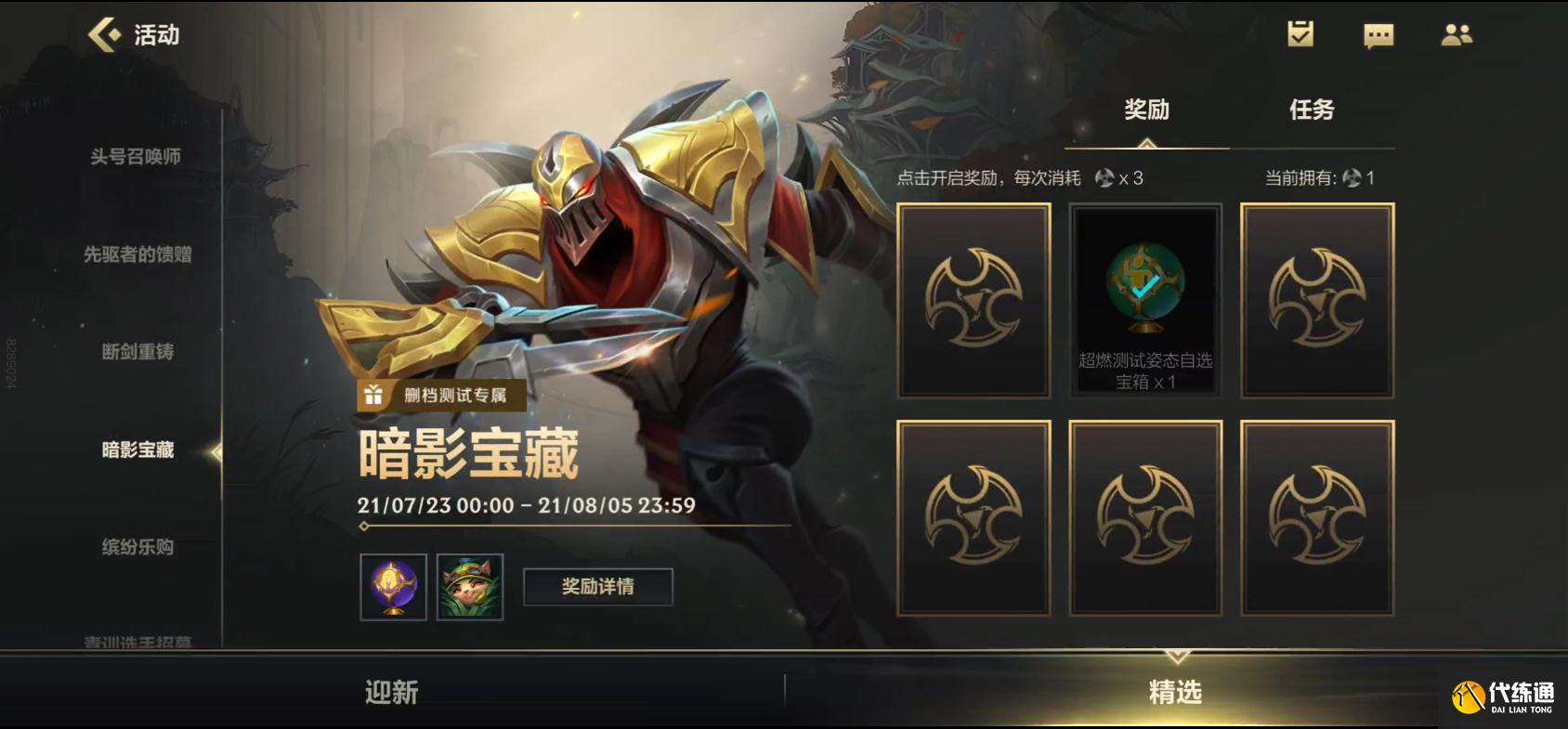The height and width of the screenshot is (729, 1568).
Task: Select 断剑重铸 from the sidebar
Action: point(137,353)
